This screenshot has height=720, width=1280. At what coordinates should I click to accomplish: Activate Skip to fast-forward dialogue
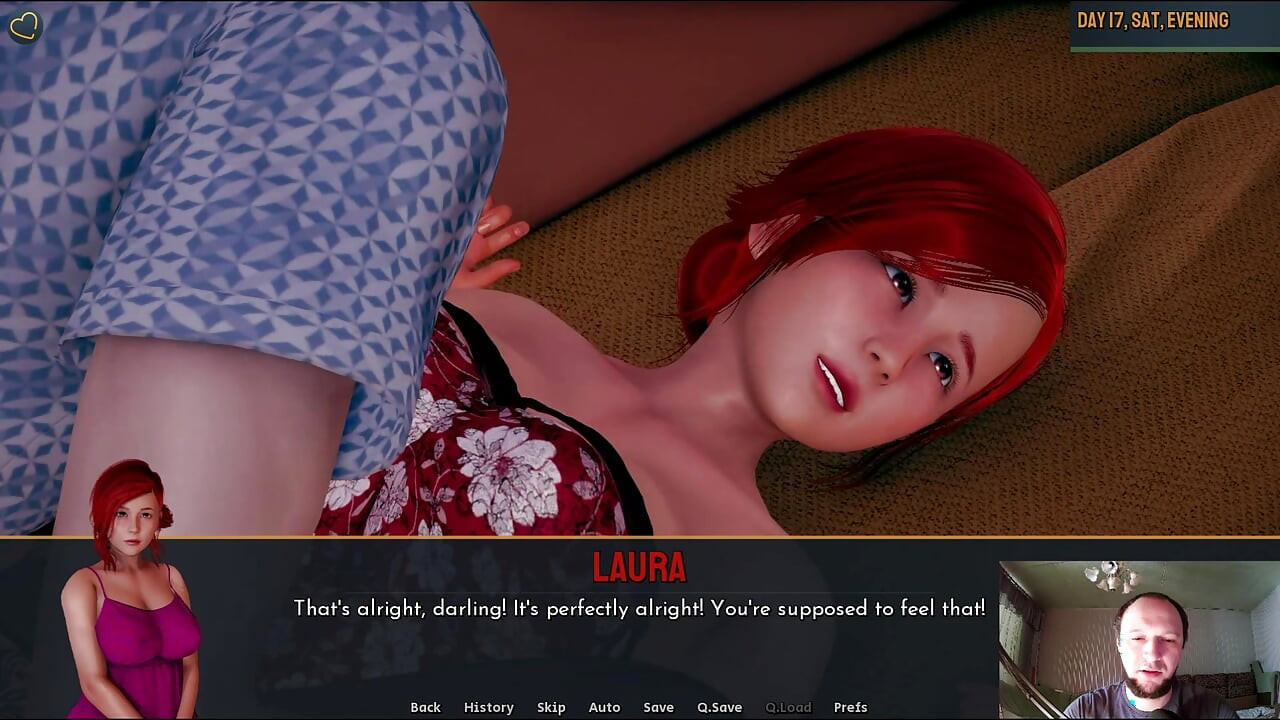click(551, 707)
